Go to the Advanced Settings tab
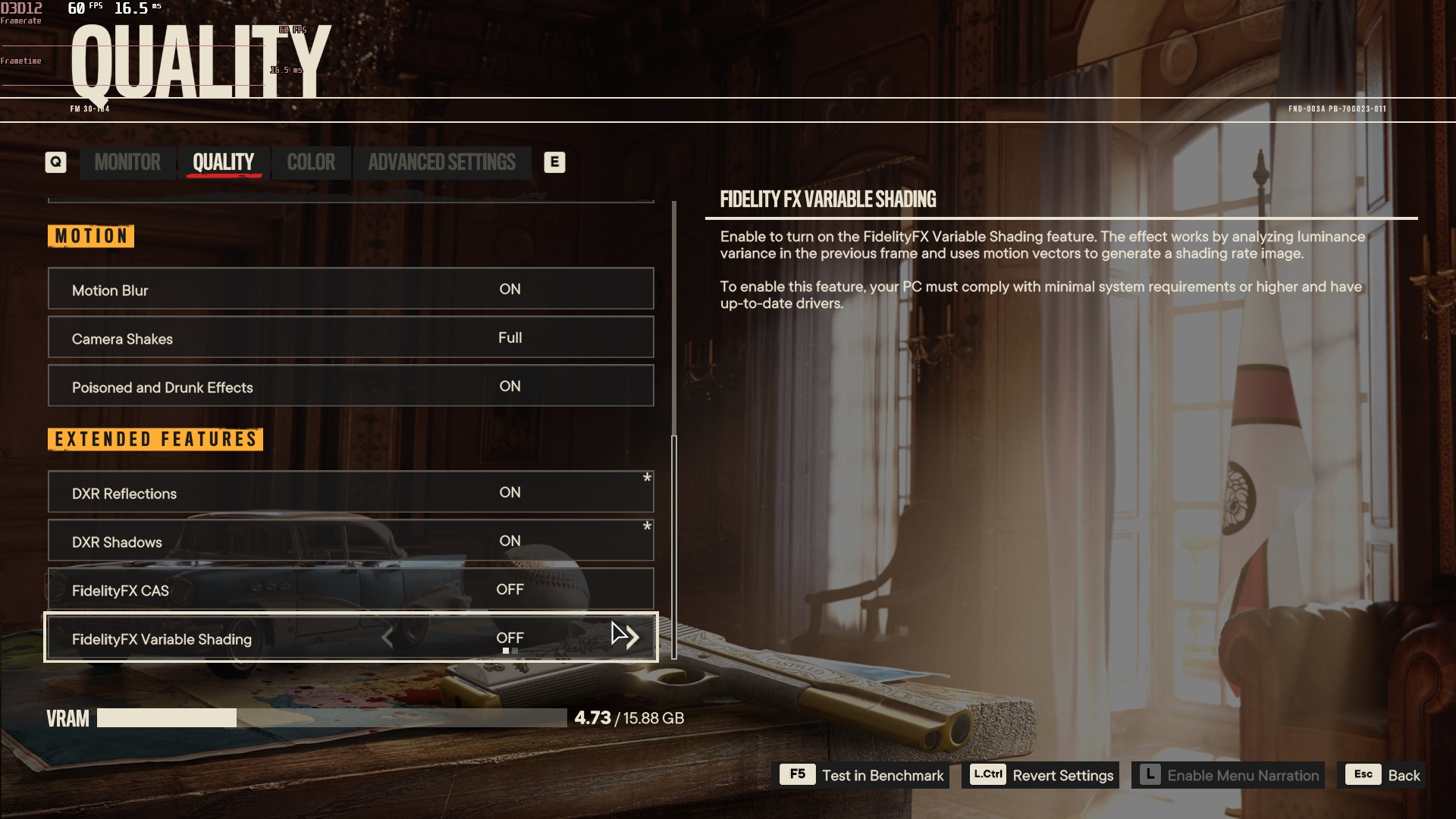This screenshot has height=819, width=1456. [x=441, y=162]
